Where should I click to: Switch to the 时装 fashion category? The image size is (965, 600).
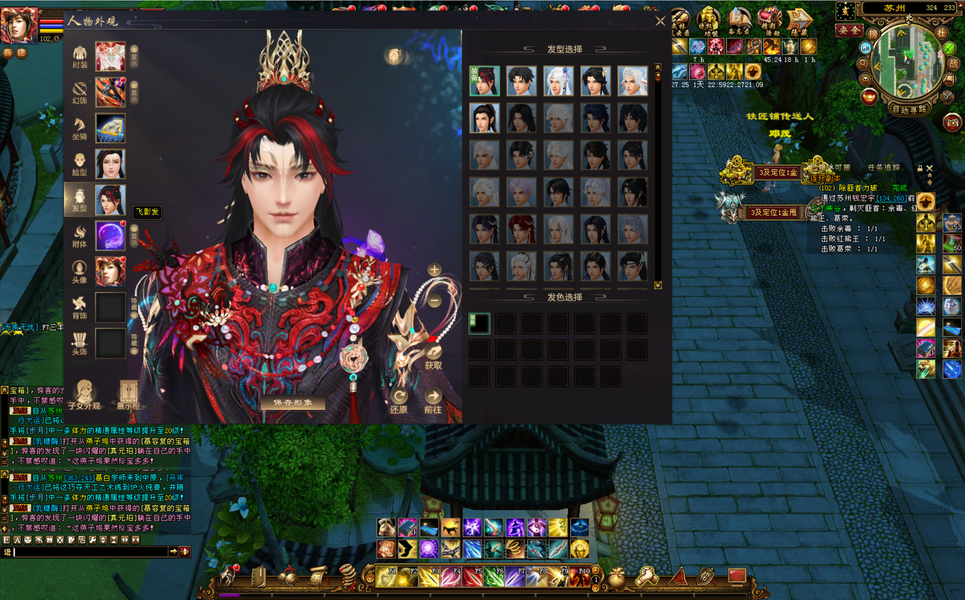pyautogui.click(x=110, y=56)
